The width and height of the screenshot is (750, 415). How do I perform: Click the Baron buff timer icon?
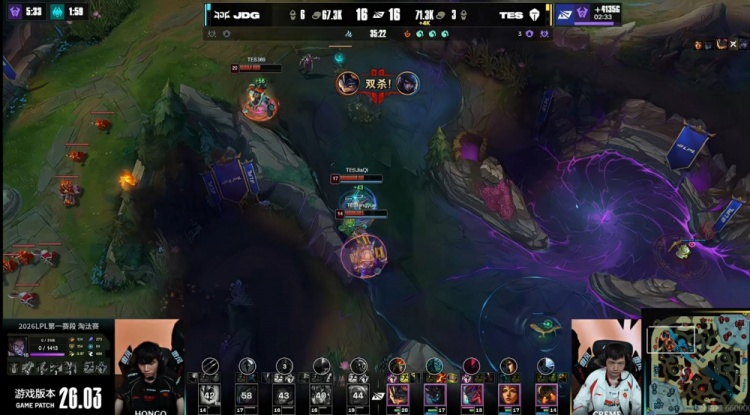point(567,13)
